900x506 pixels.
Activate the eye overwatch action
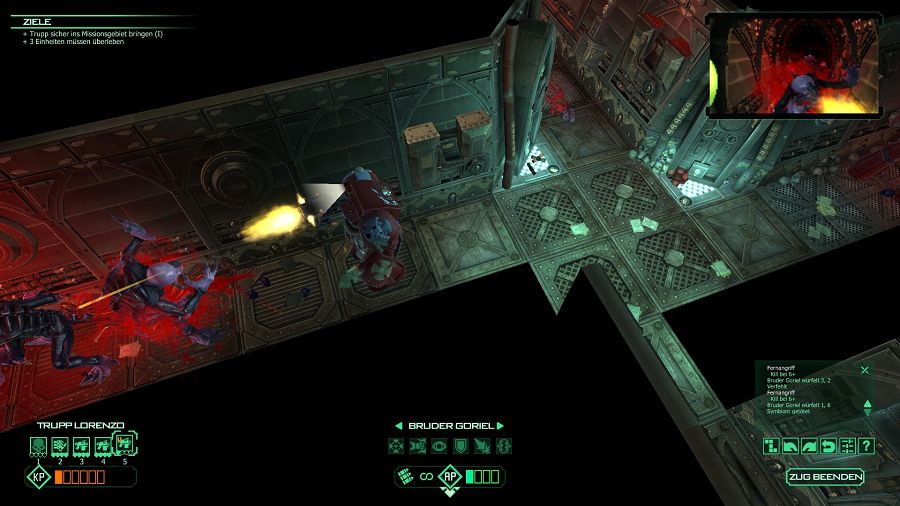pos(439,446)
